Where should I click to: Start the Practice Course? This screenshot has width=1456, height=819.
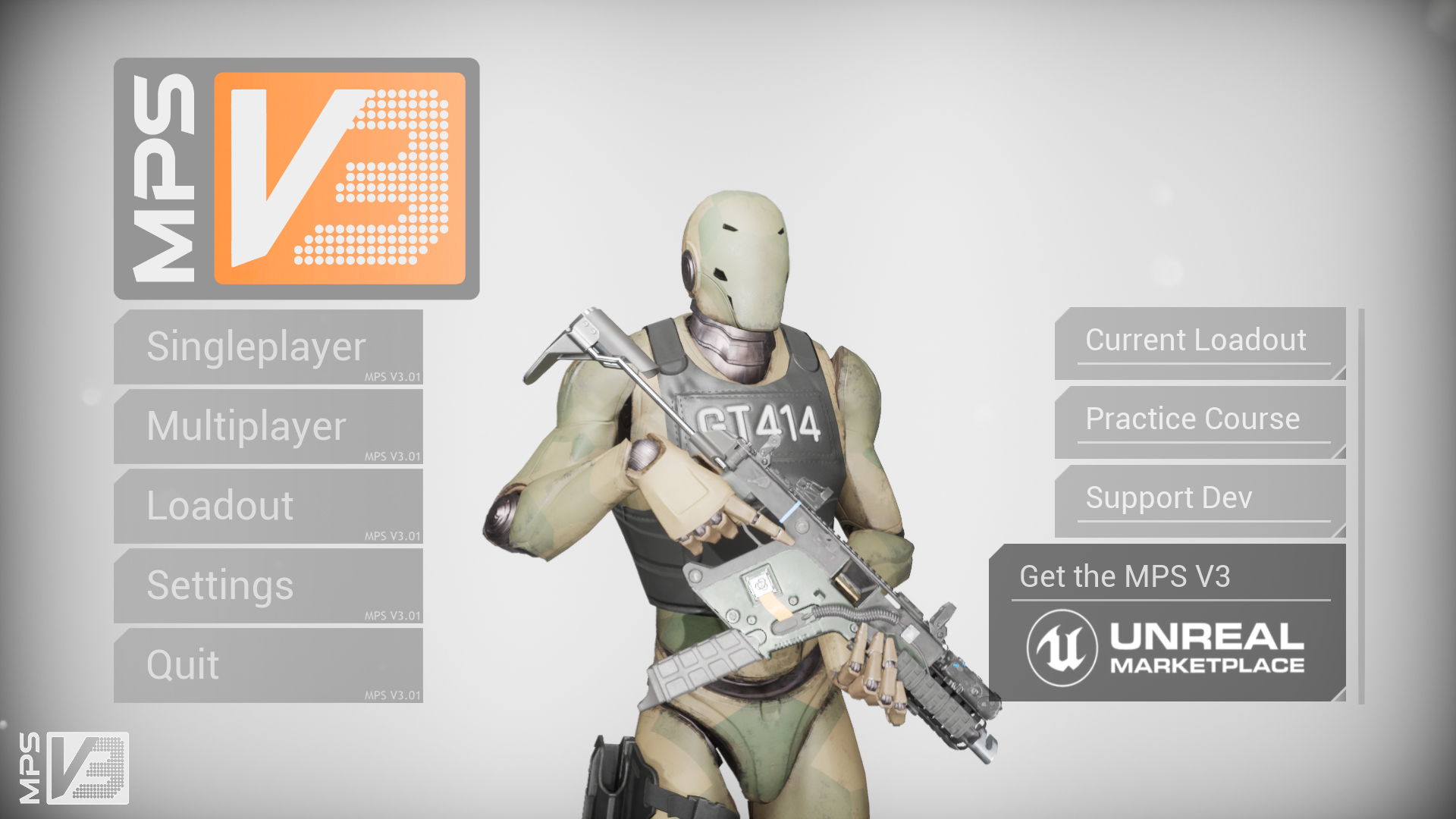1199,422
